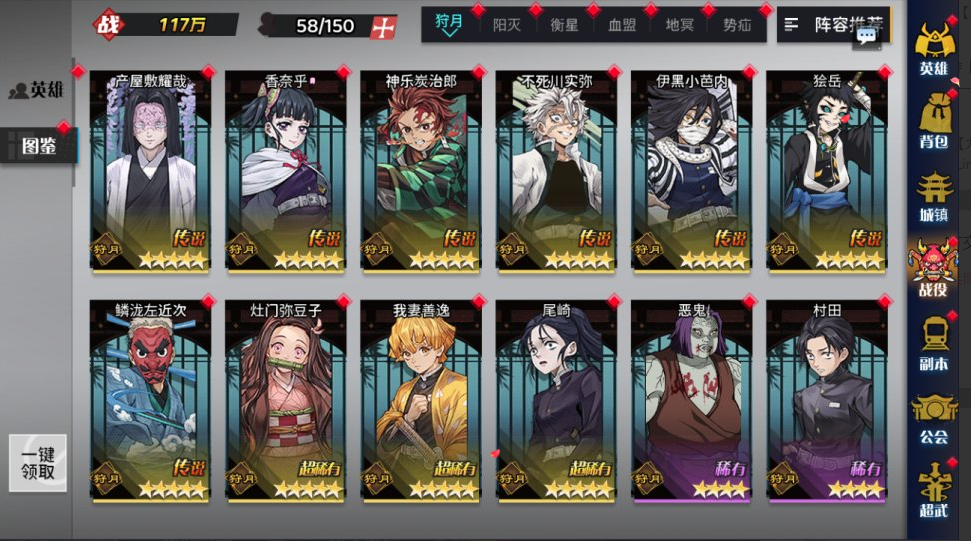Enter the 副本 dungeon menu
The height and width of the screenshot is (541, 971).
(933, 344)
